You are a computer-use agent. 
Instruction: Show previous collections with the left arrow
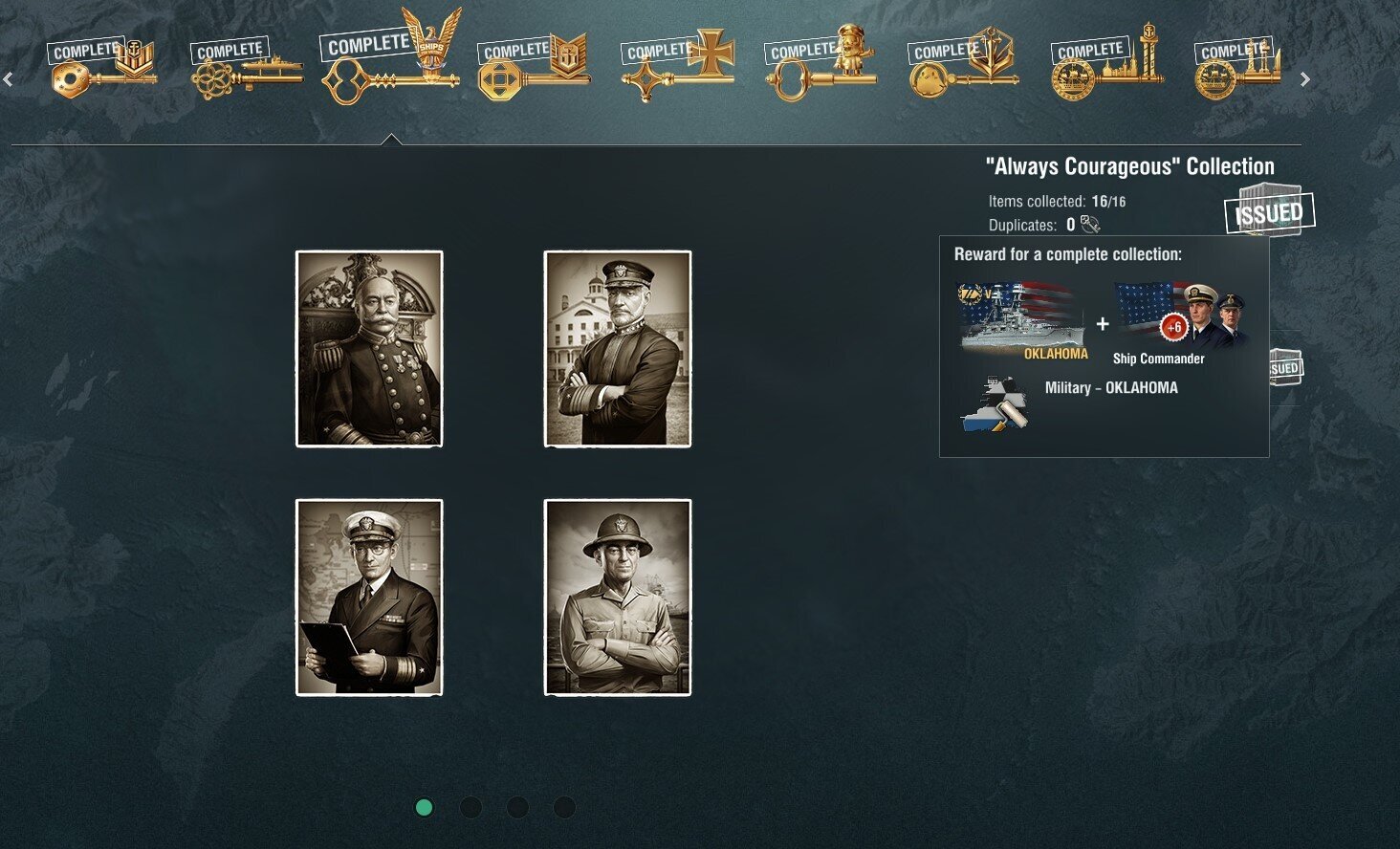pos(8,80)
